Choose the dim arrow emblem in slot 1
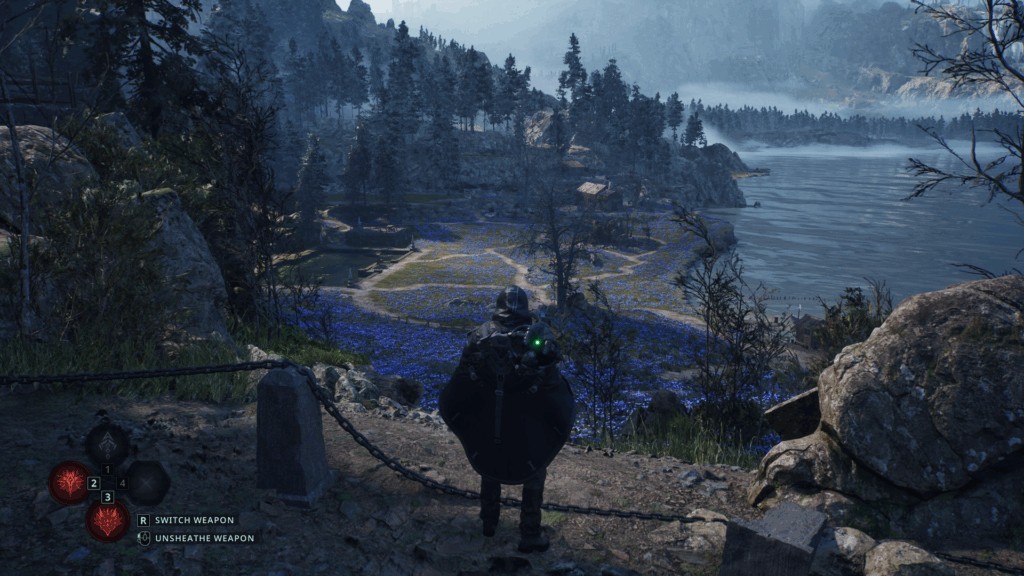Screen dimensions: 1024x576 click(107, 444)
